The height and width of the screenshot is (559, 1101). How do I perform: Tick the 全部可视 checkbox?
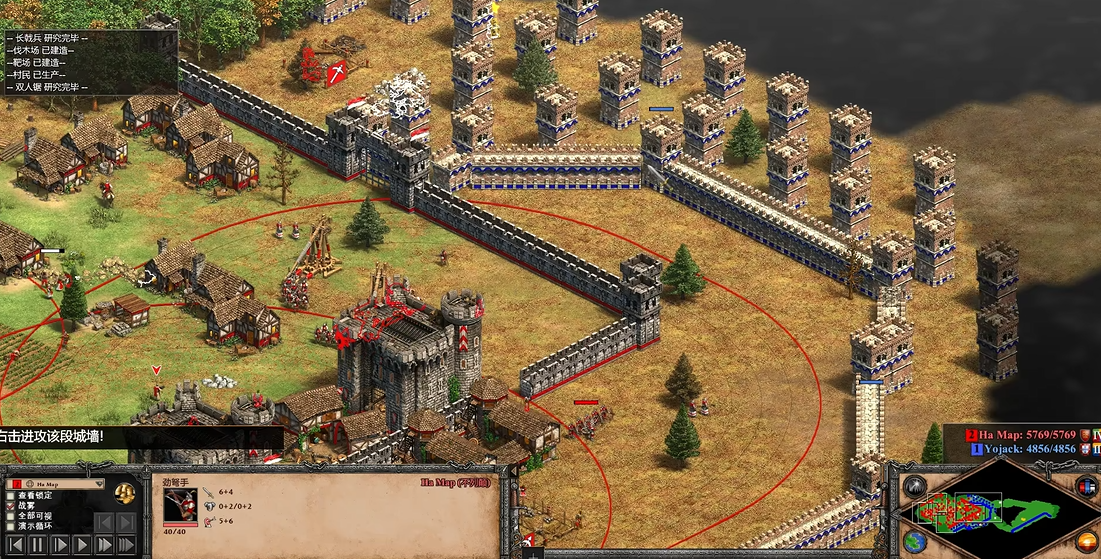pos(12,515)
